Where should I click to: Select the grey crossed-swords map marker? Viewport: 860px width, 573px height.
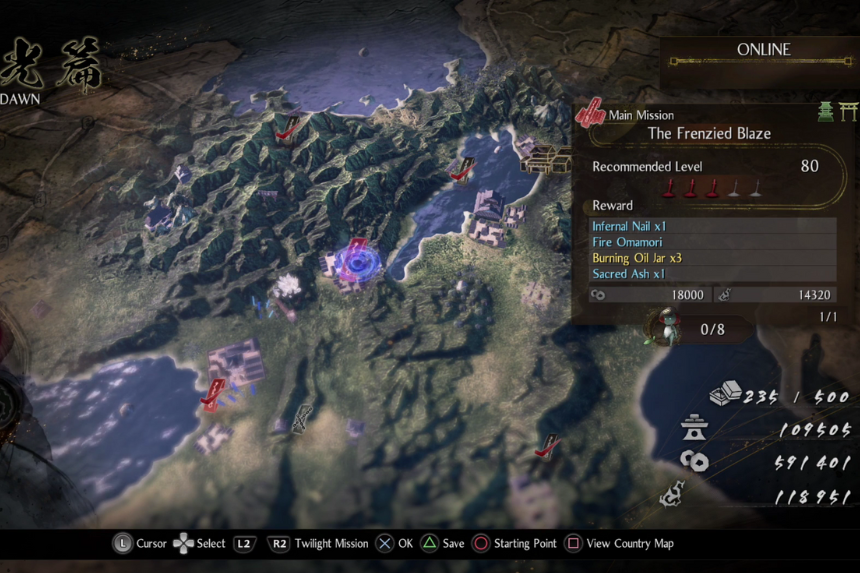pos(301,420)
